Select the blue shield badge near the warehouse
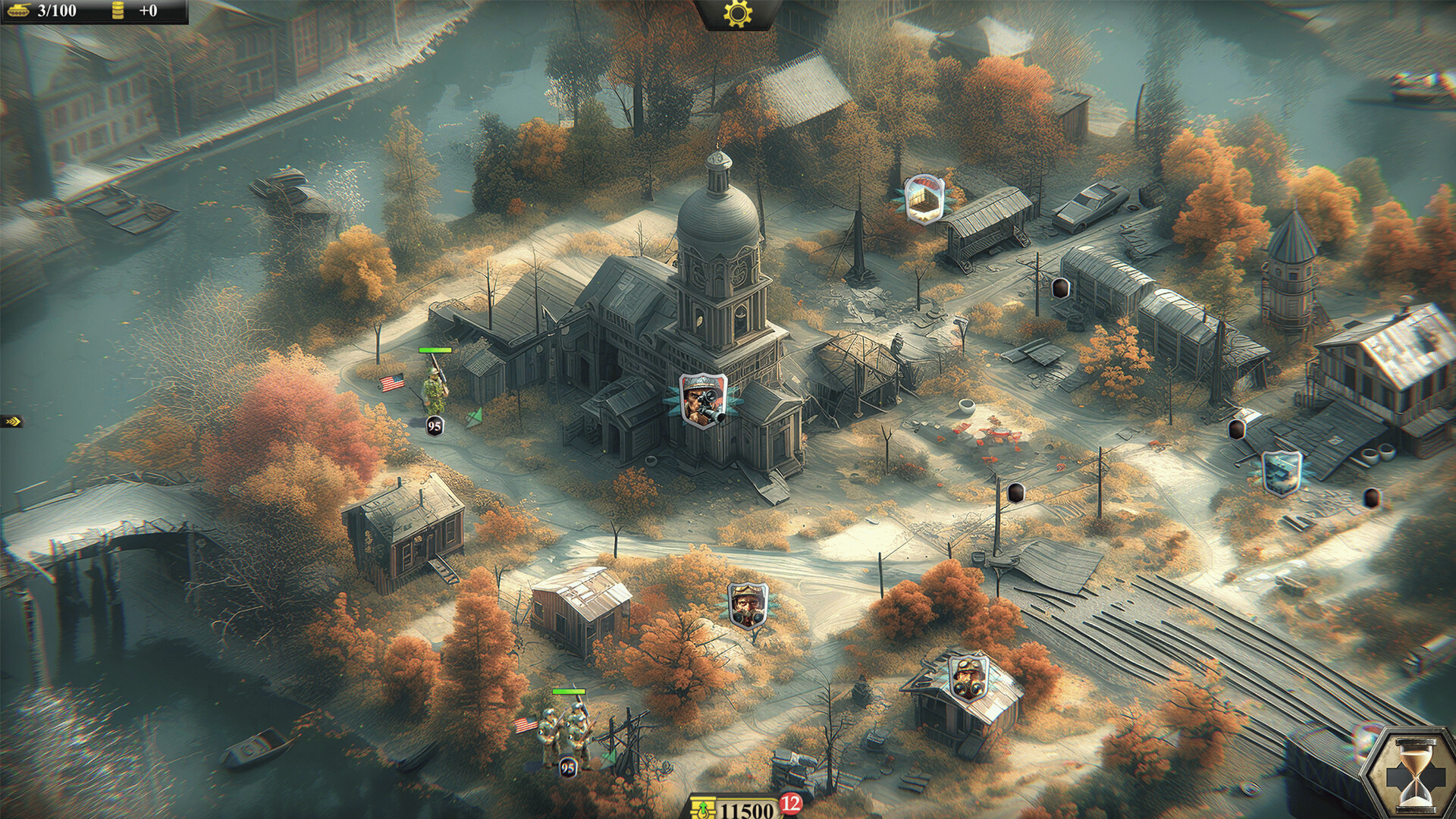Viewport: 1456px width, 819px height. [1282, 472]
